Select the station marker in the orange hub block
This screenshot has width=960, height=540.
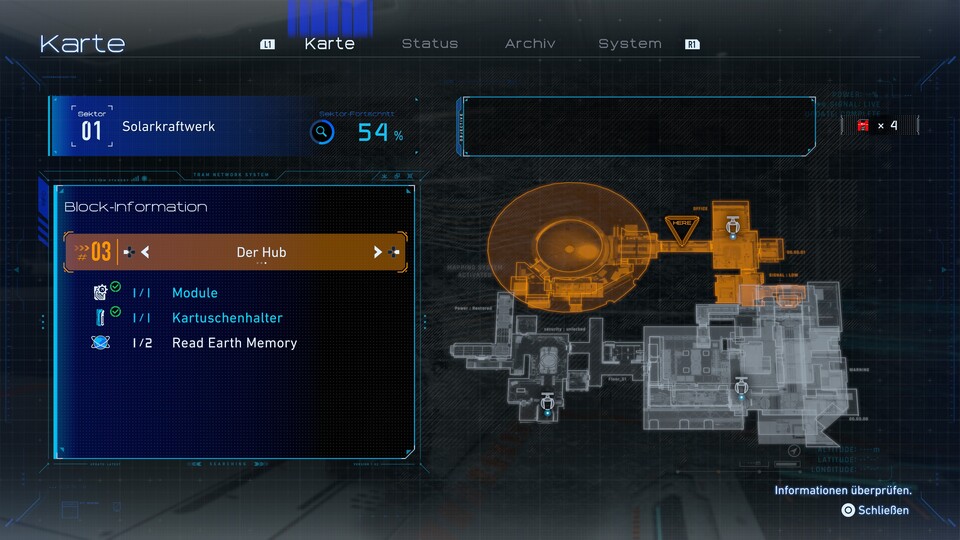point(733,226)
